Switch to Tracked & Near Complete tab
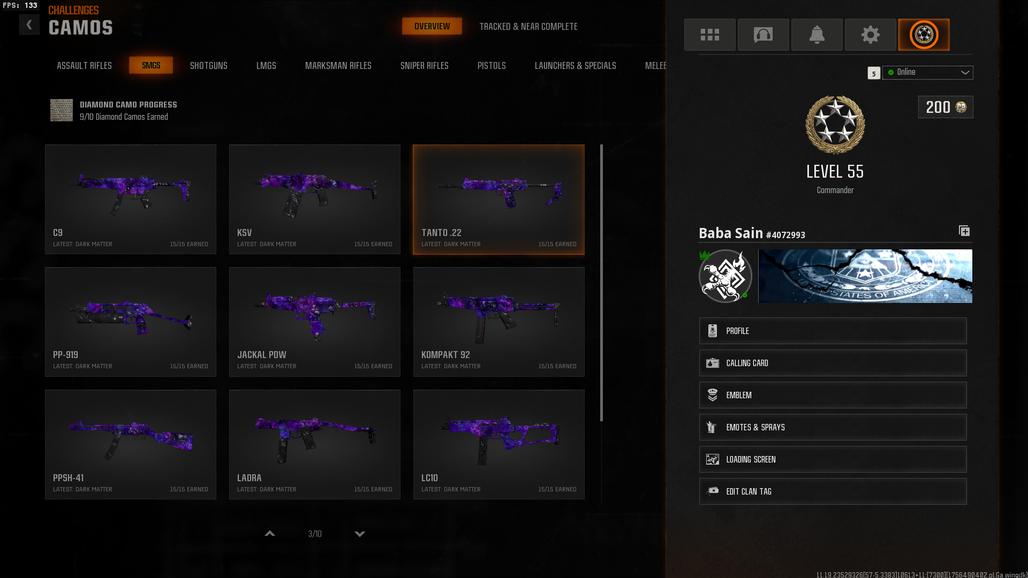 tap(528, 27)
